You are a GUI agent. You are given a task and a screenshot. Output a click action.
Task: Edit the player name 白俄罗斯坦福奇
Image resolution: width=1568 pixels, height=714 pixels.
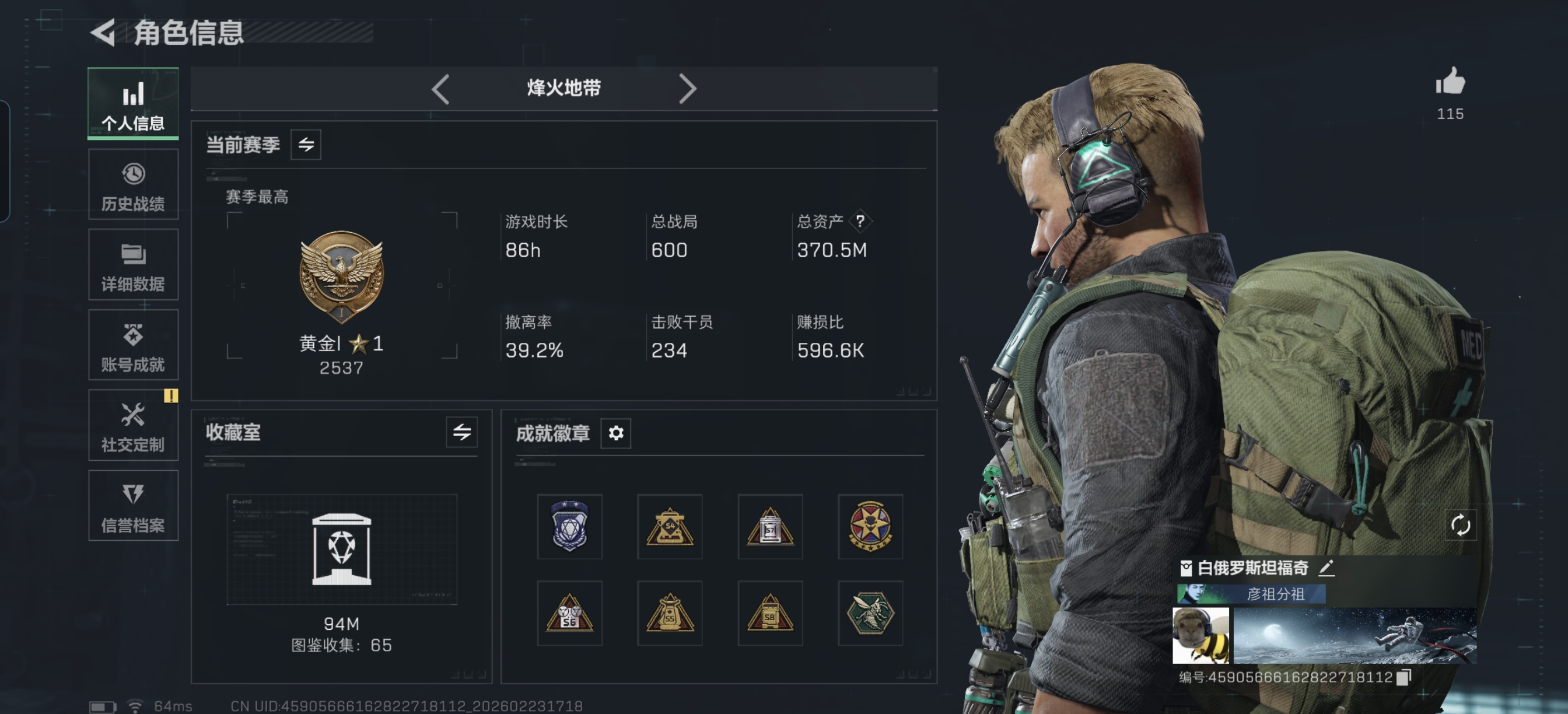click(x=1326, y=568)
